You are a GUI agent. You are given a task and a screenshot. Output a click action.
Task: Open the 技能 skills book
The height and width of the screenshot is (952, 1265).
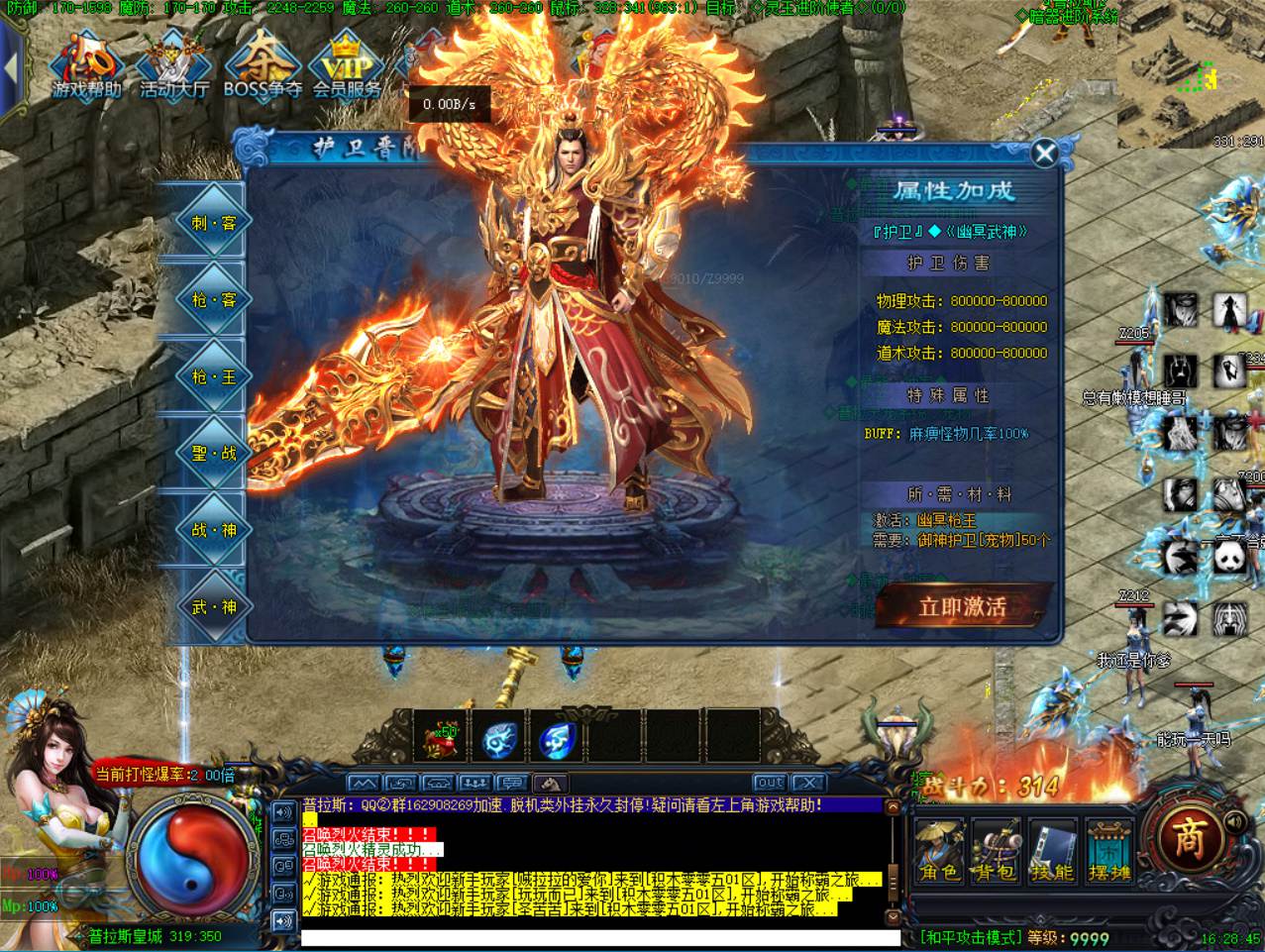pos(1052,851)
